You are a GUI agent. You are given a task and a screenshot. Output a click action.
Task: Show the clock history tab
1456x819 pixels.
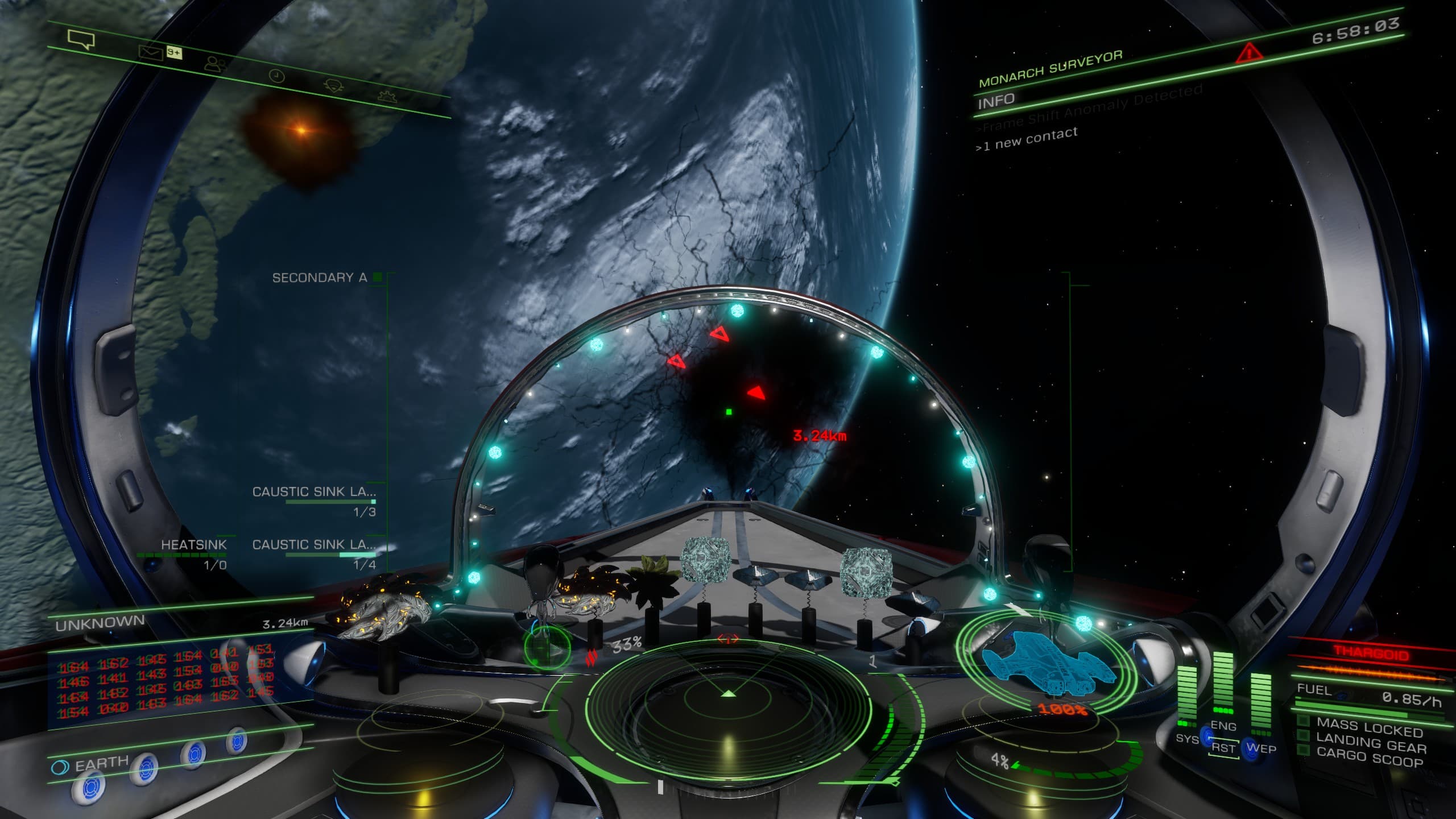point(276,76)
